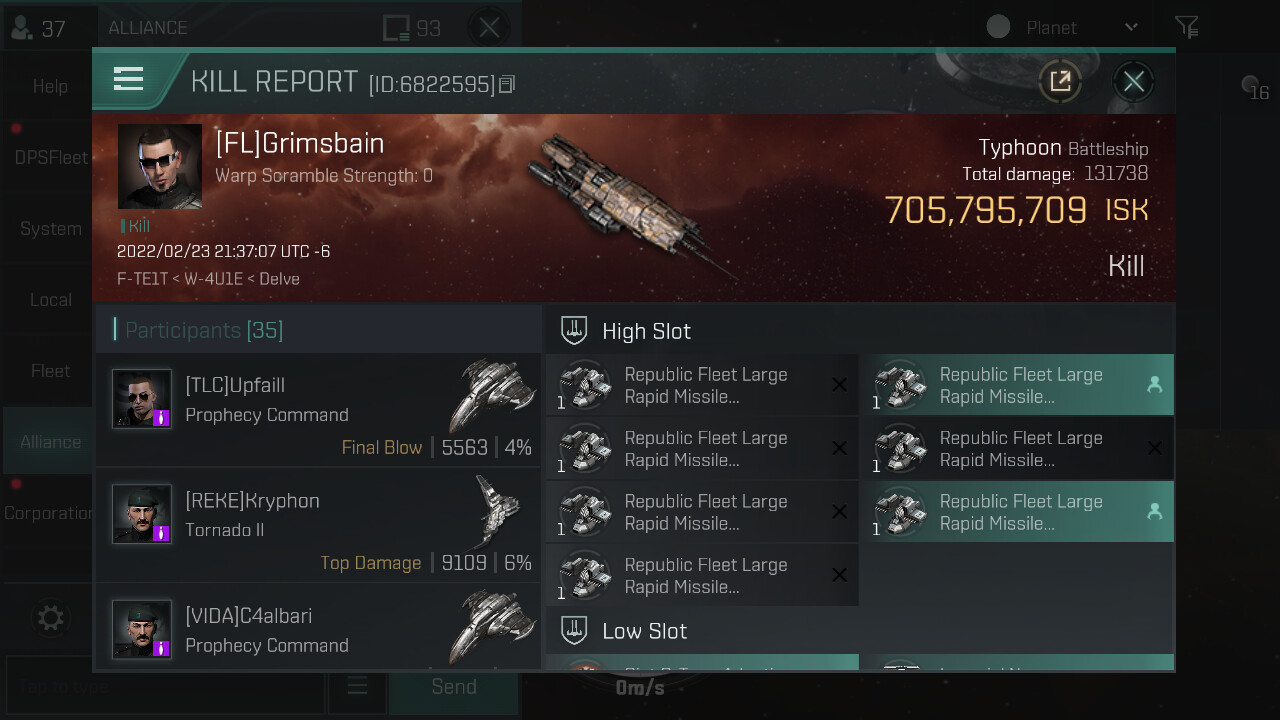
Task: Close the Kill Report window
Action: coord(1133,82)
